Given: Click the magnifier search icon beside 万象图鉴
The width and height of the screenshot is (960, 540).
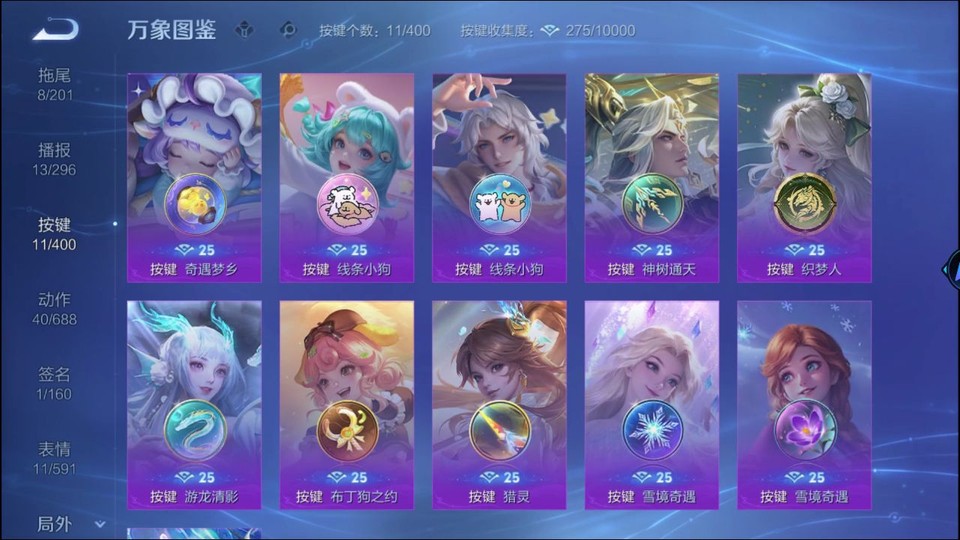Looking at the screenshot, I should tap(289, 30).
